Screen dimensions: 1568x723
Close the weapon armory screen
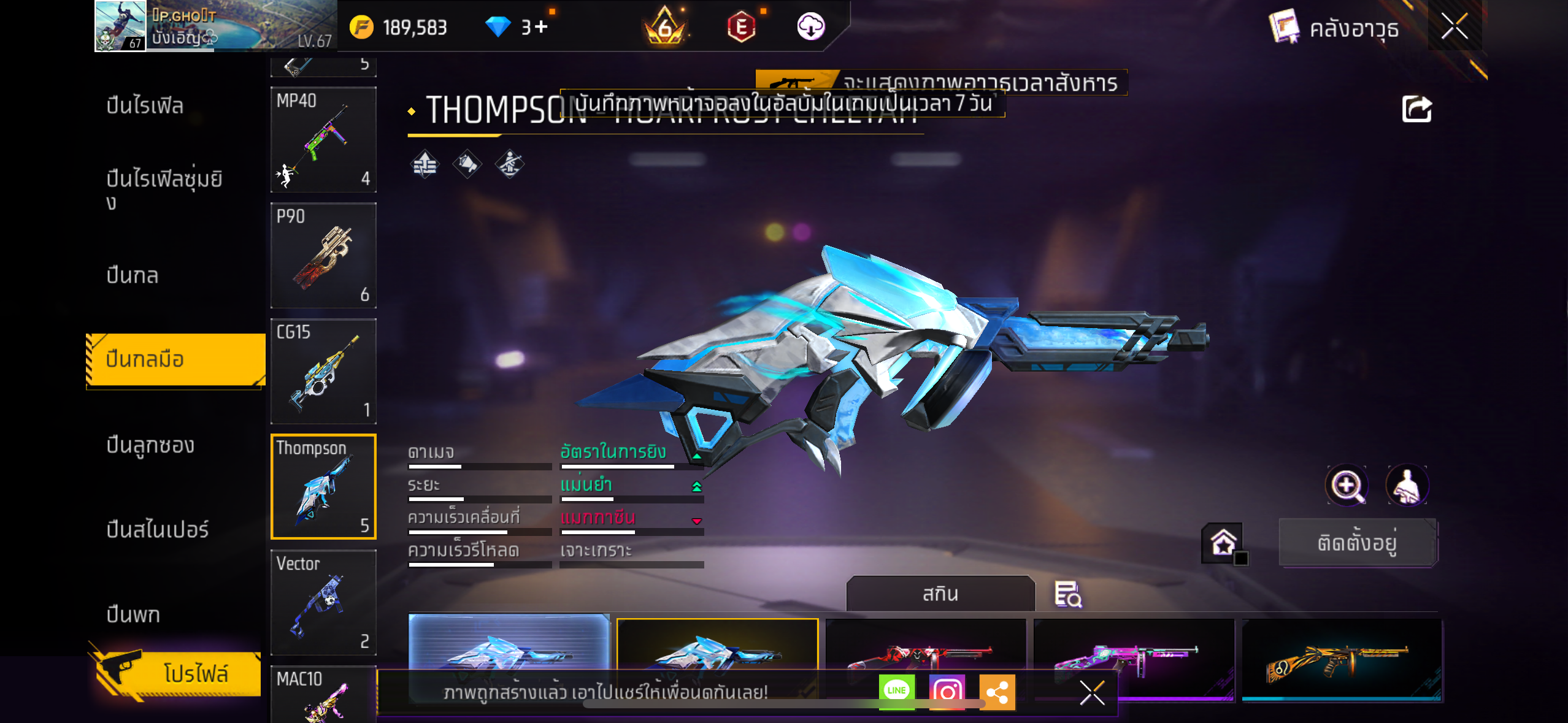[x=1454, y=27]
